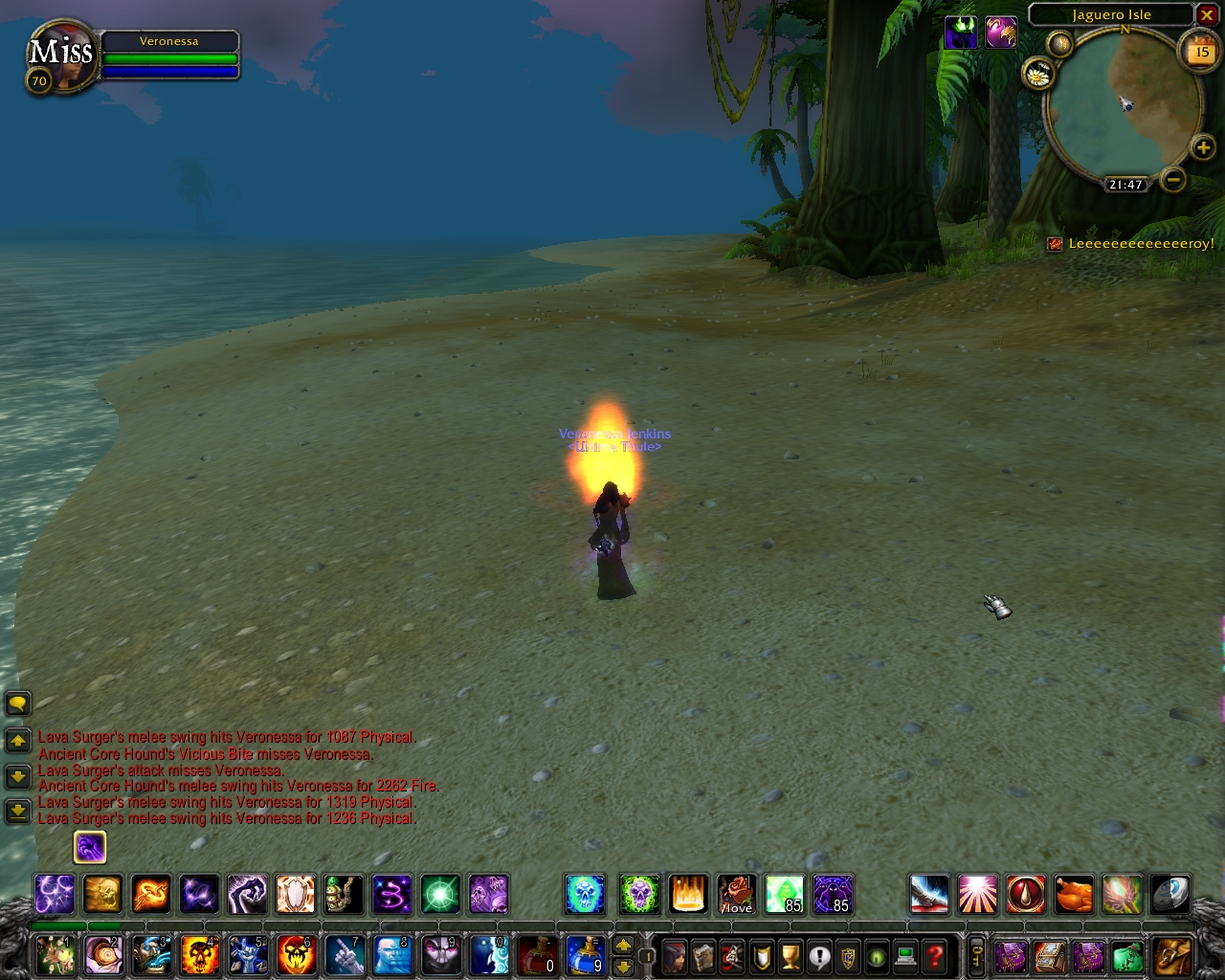The image size is (1225, 980).
Task: Open the achievements golden chalice menu
Action: (791, 955)
